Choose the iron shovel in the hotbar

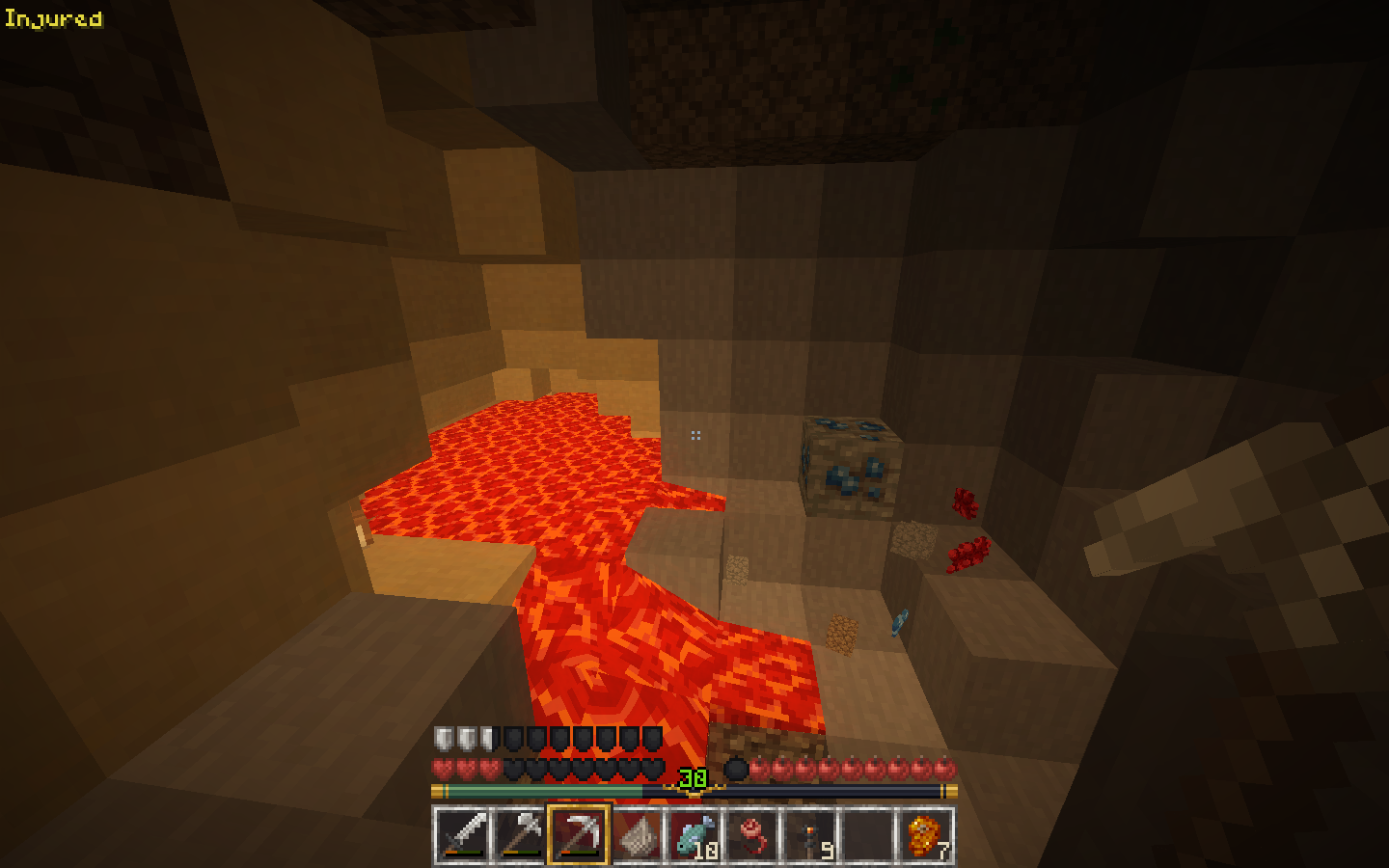[x=520, y=834]
